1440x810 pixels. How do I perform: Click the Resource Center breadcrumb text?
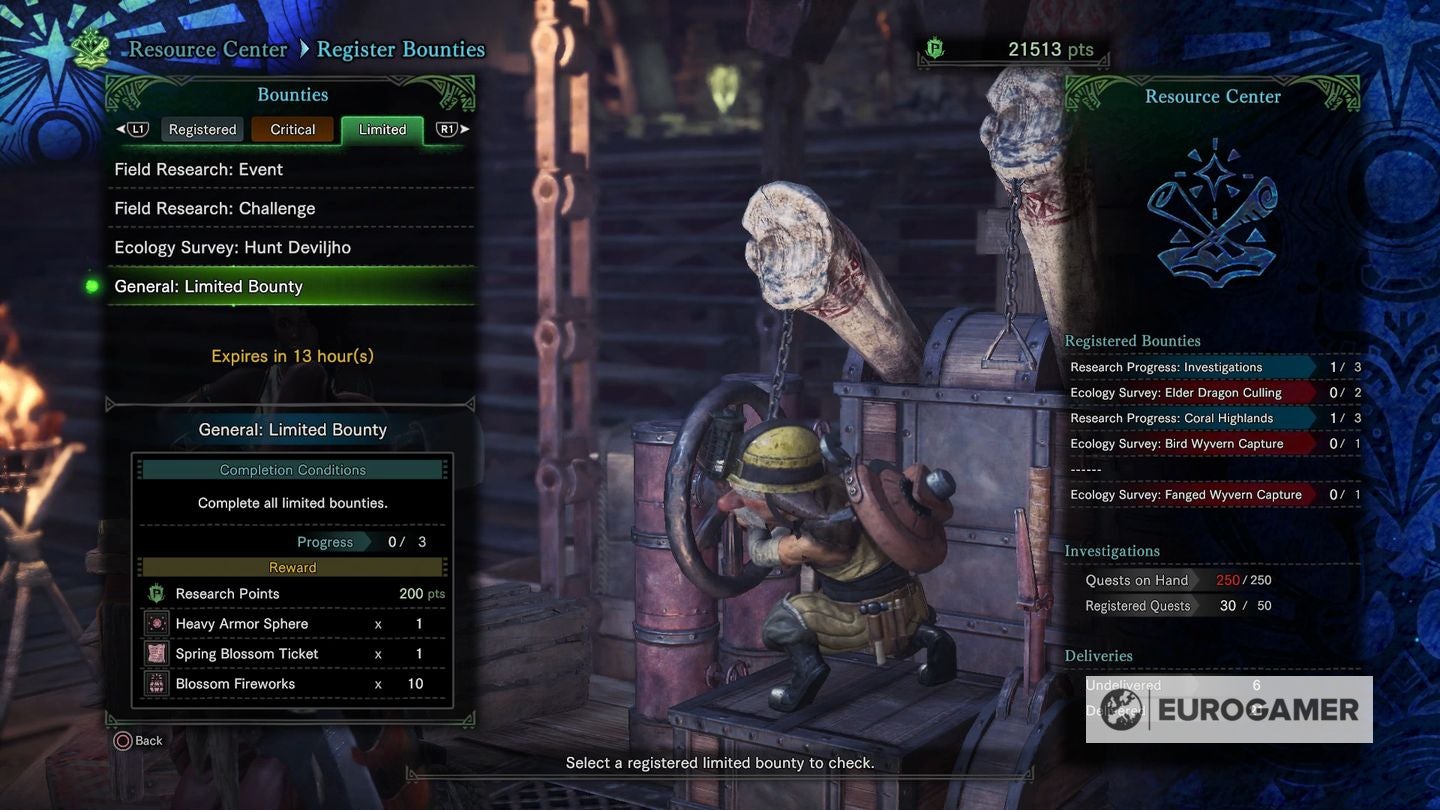208,48
